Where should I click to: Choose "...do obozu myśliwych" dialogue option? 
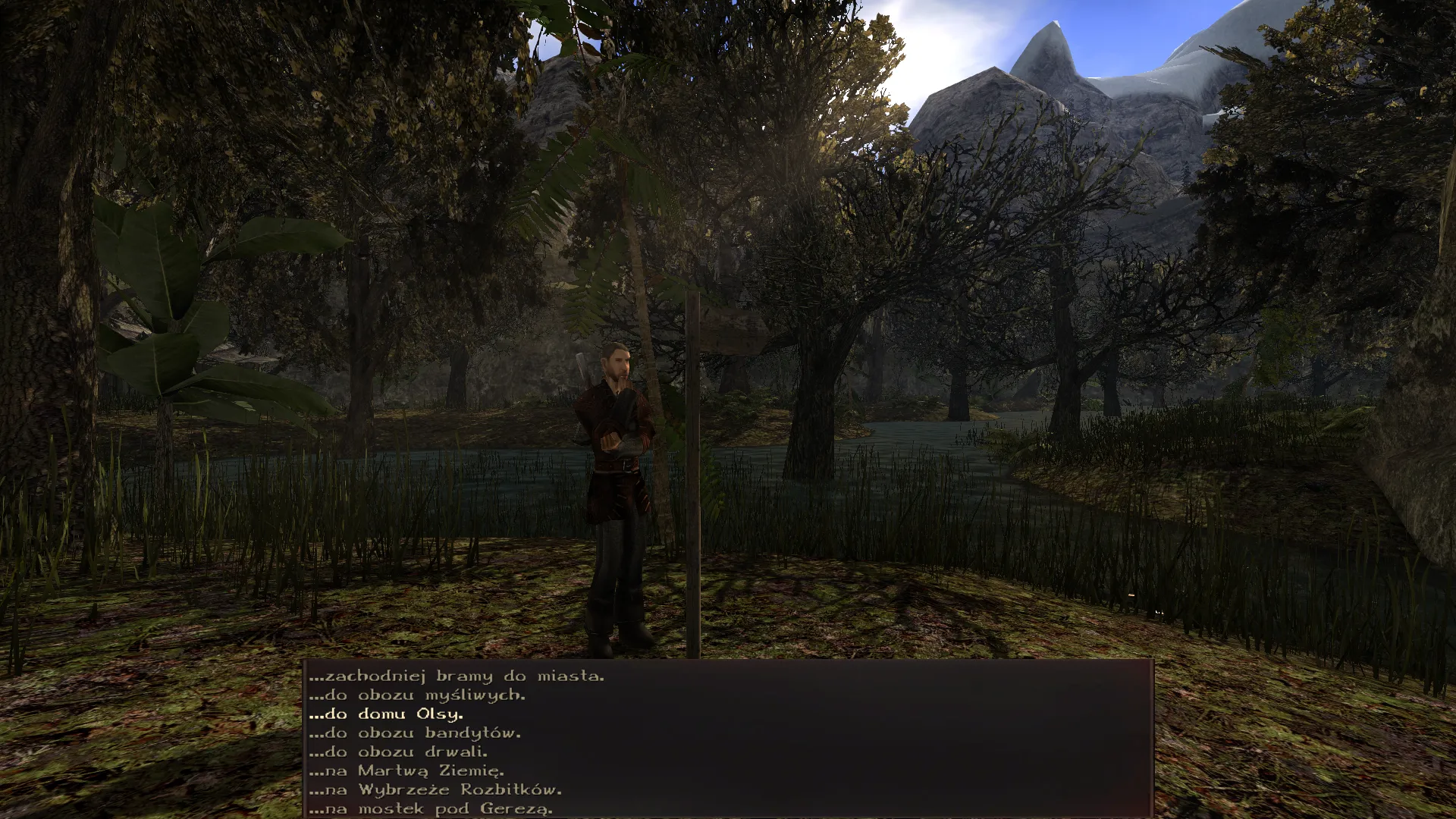point(418,695)
